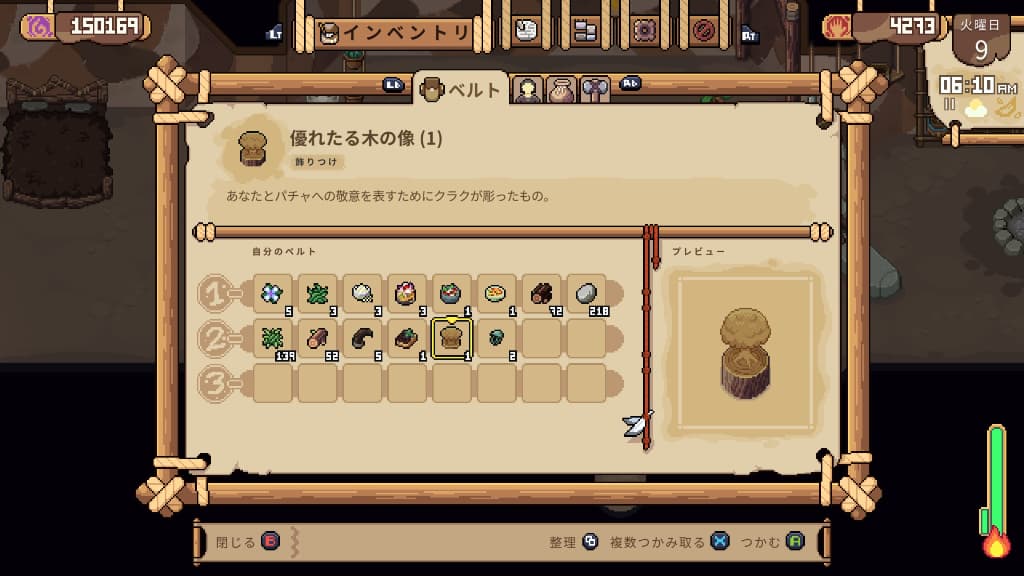This screenshot has width=1024, height=576.
Task: Choose the fruit basket belt slot
Action: (407, 294)
